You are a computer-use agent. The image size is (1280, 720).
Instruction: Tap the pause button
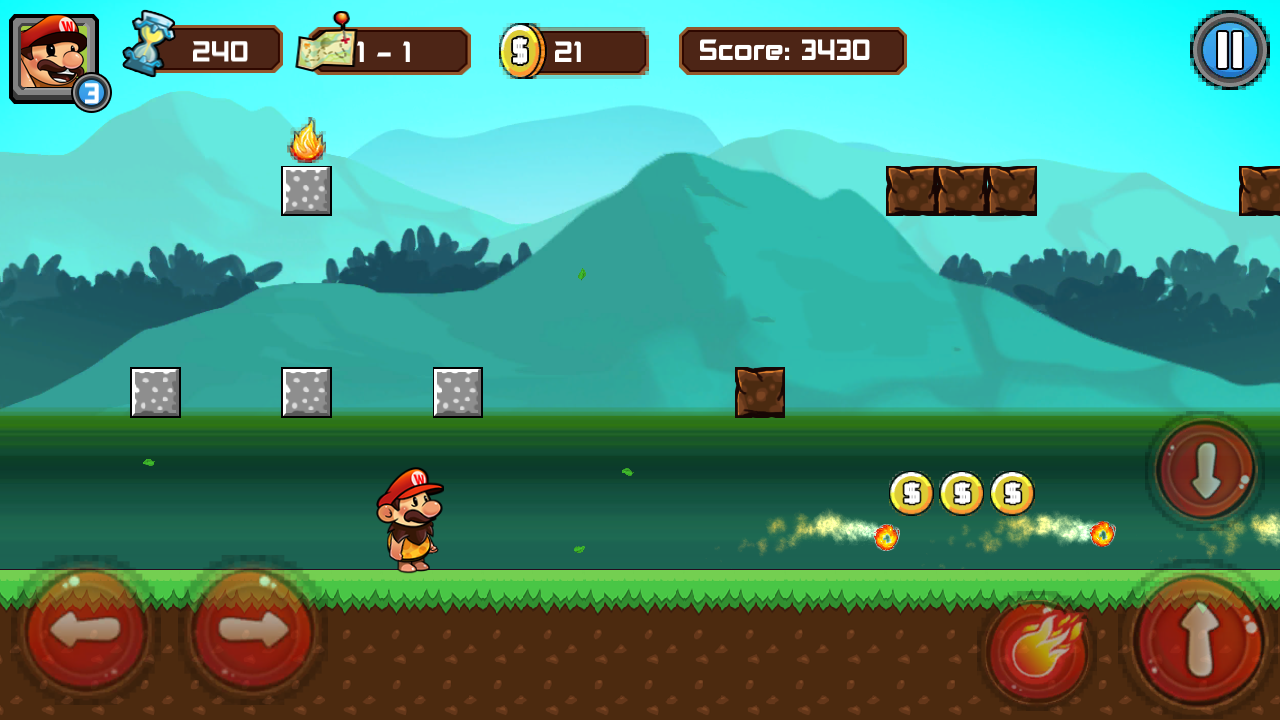pos(1229,48)
